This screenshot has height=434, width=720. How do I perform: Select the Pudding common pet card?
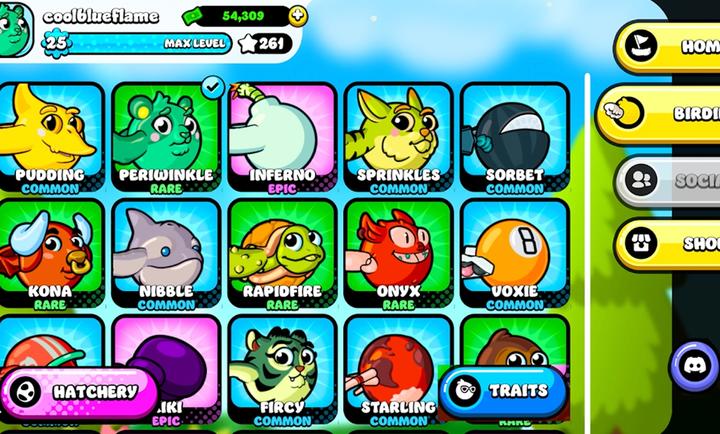click(x=50, y=138)
